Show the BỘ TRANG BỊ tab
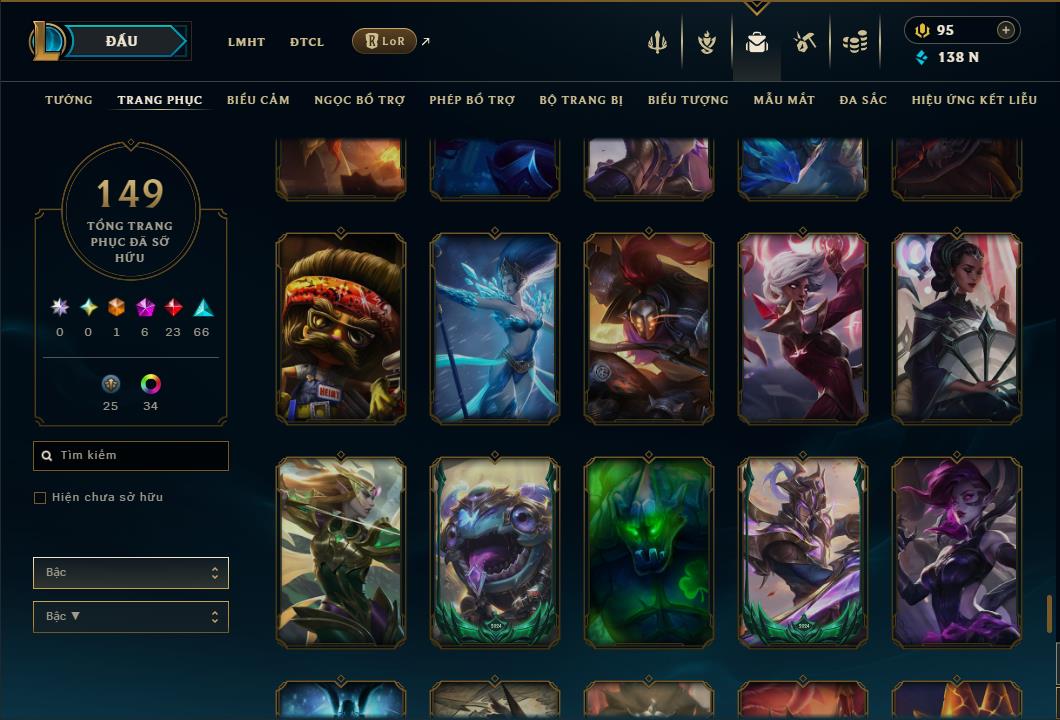The width and height of the screenshot is (1060, 720). click(581, 100)
